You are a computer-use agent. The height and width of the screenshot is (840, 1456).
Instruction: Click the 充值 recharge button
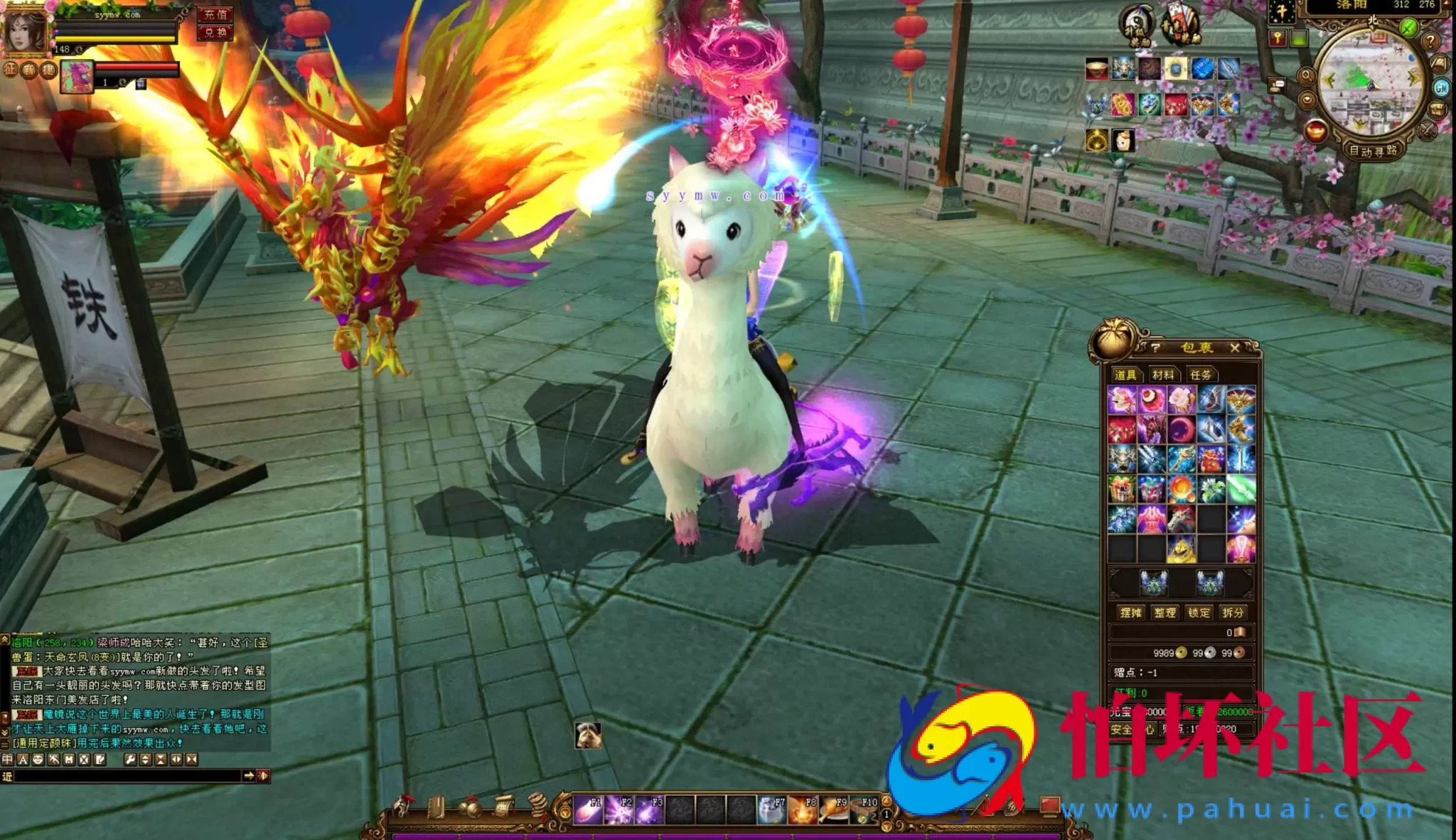(x=215, y=14)
